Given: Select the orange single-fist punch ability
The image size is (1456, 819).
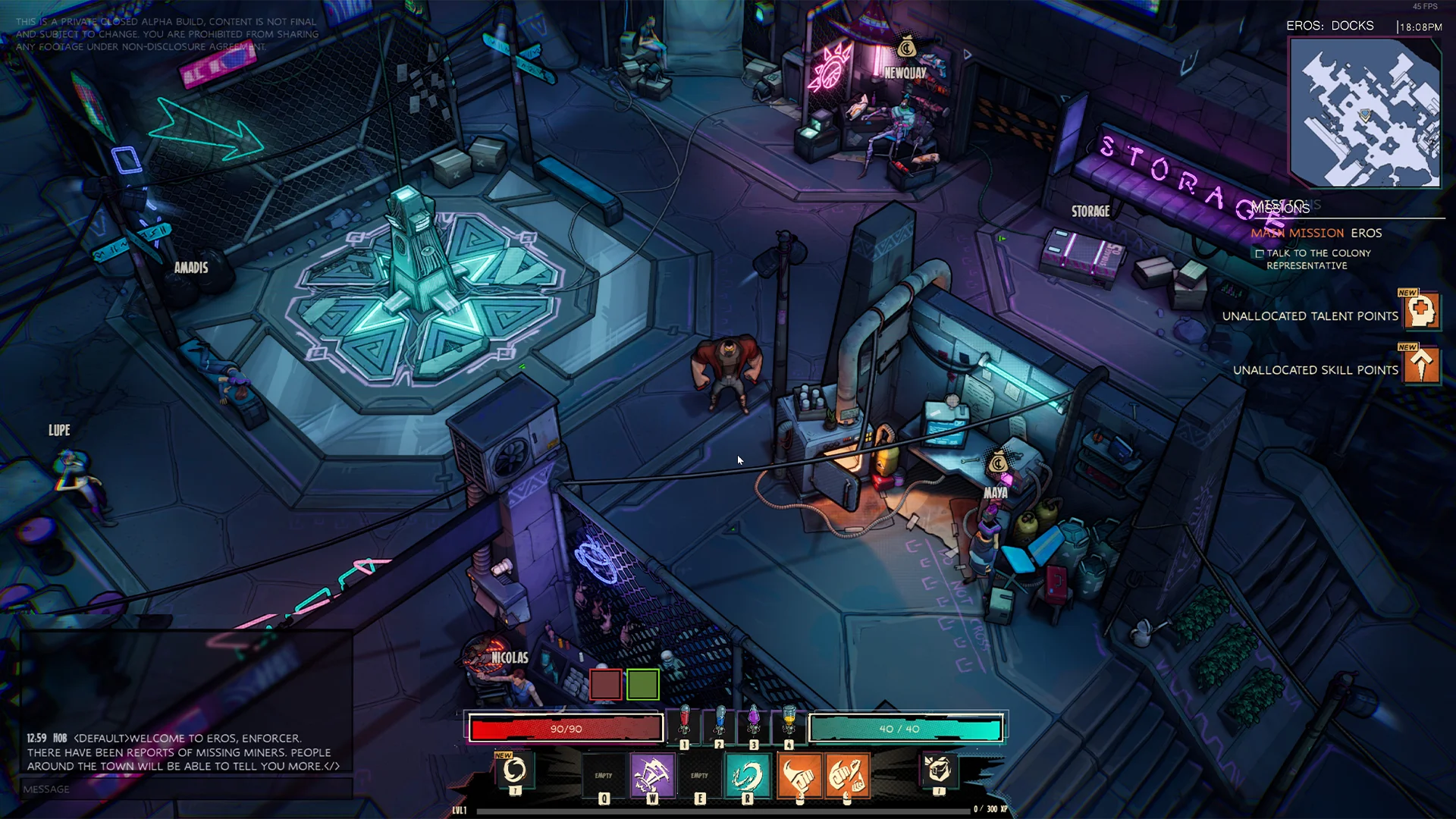Looking at the screenshot, I should click(x=799, y=775).
